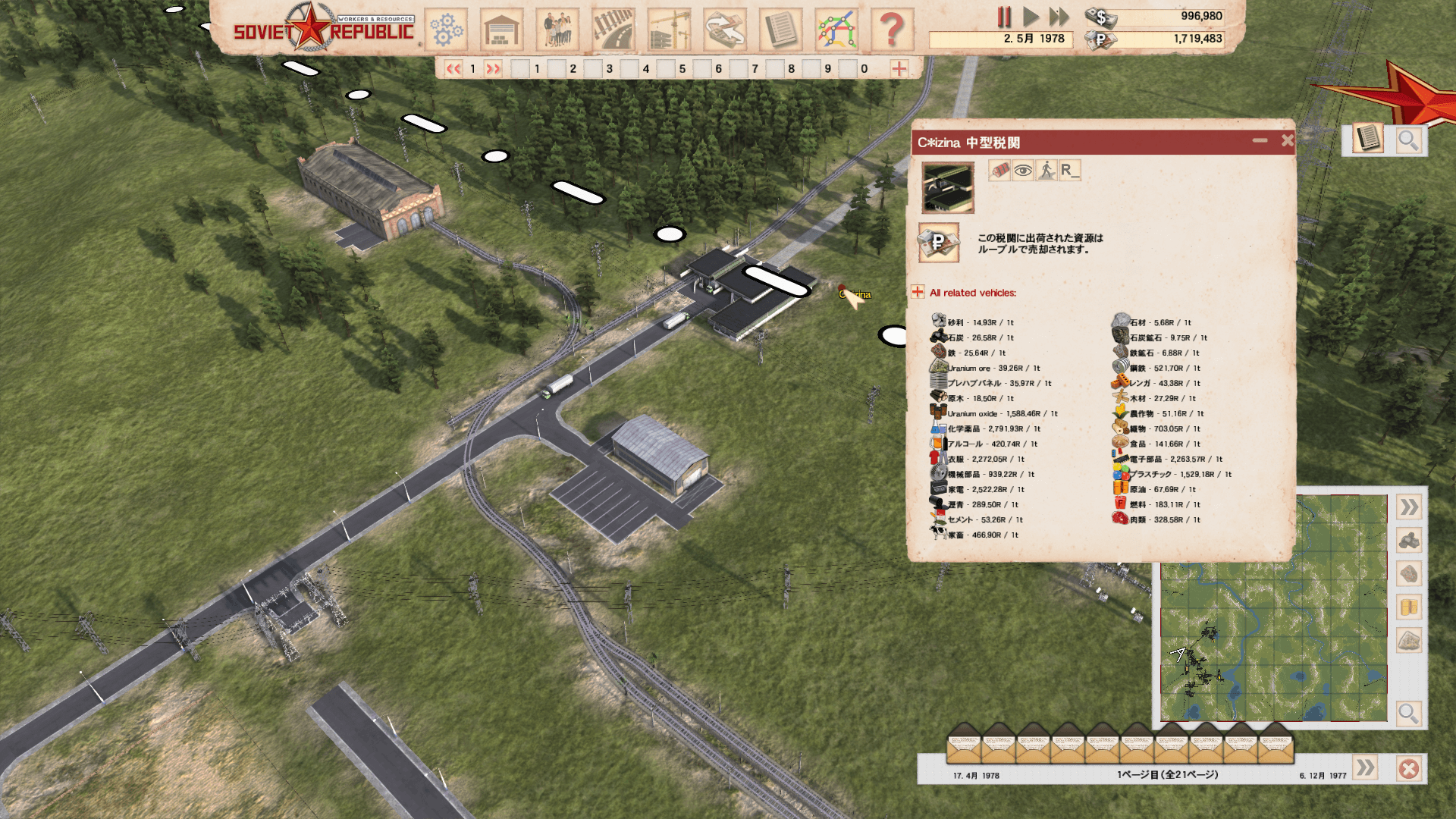
Task: Open the rail and road construction menu
Action: (613, 30)
